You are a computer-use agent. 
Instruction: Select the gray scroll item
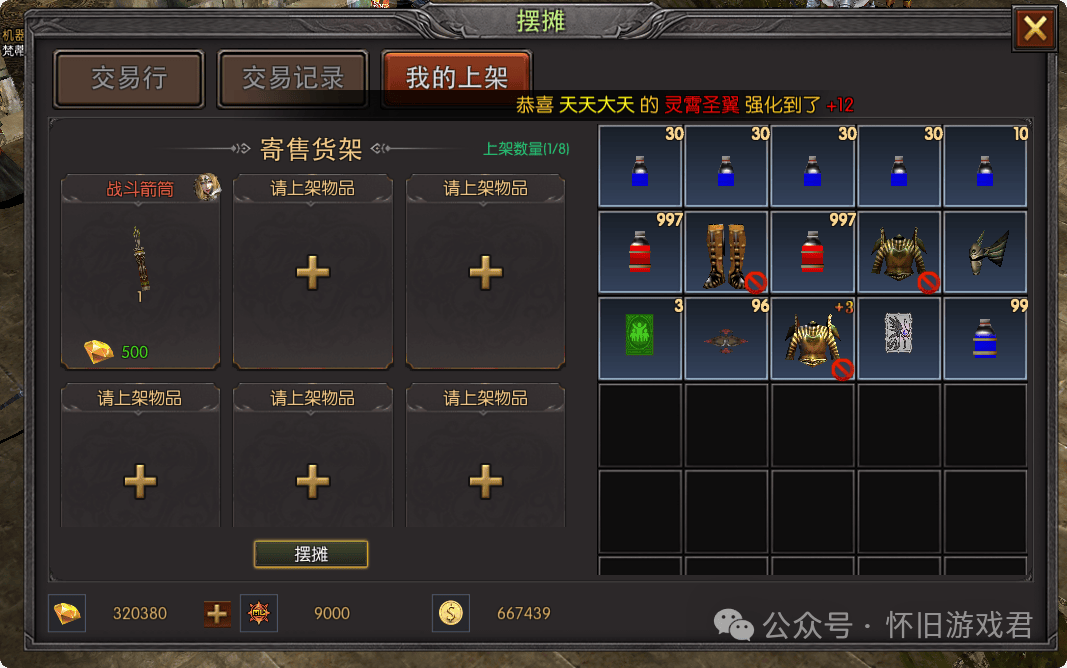[x=899, y=338]
